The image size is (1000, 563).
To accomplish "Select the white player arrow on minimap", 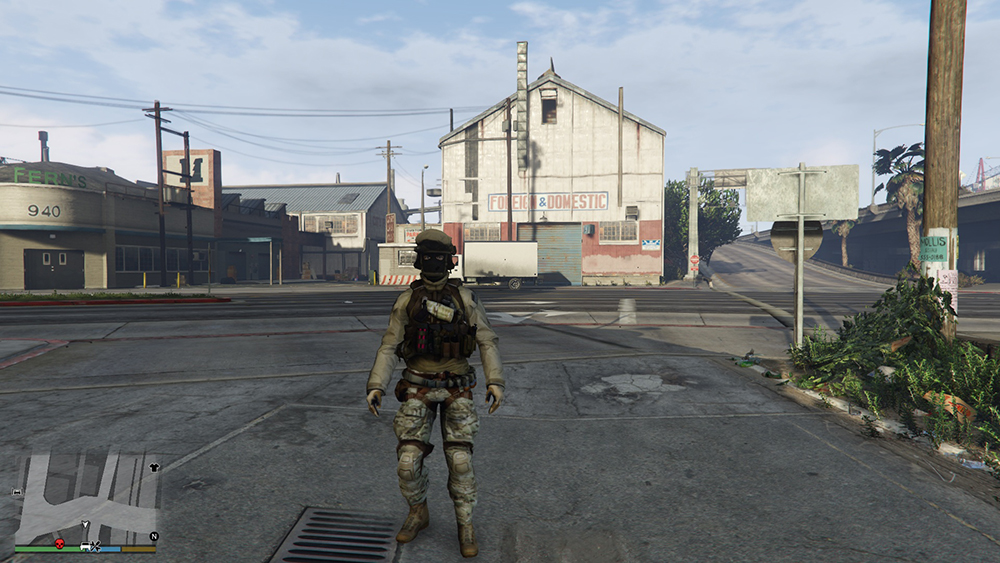I will [x=86, y=526].
